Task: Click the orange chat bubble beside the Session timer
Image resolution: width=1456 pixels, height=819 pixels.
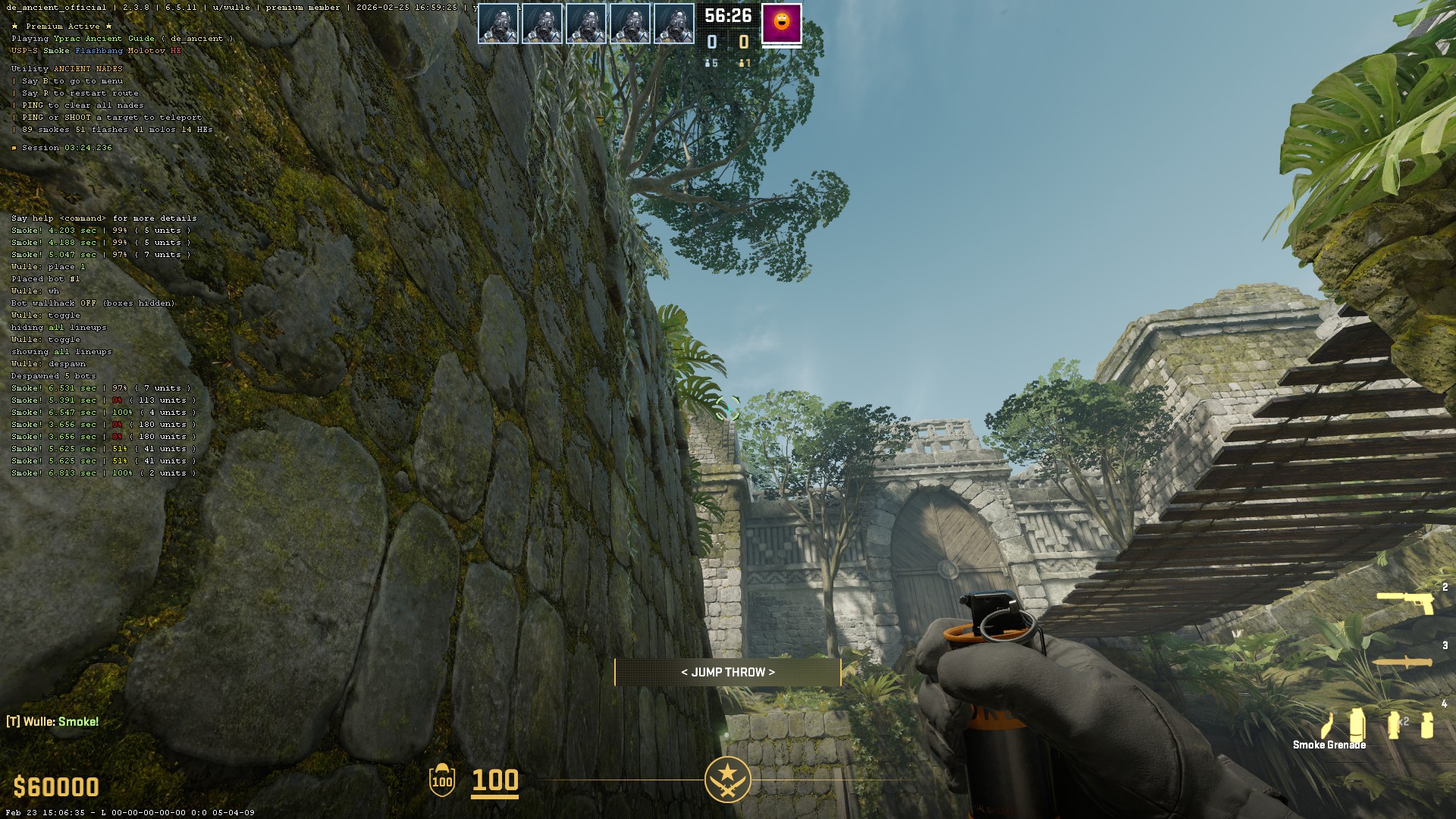Action: tap(14, 148)
